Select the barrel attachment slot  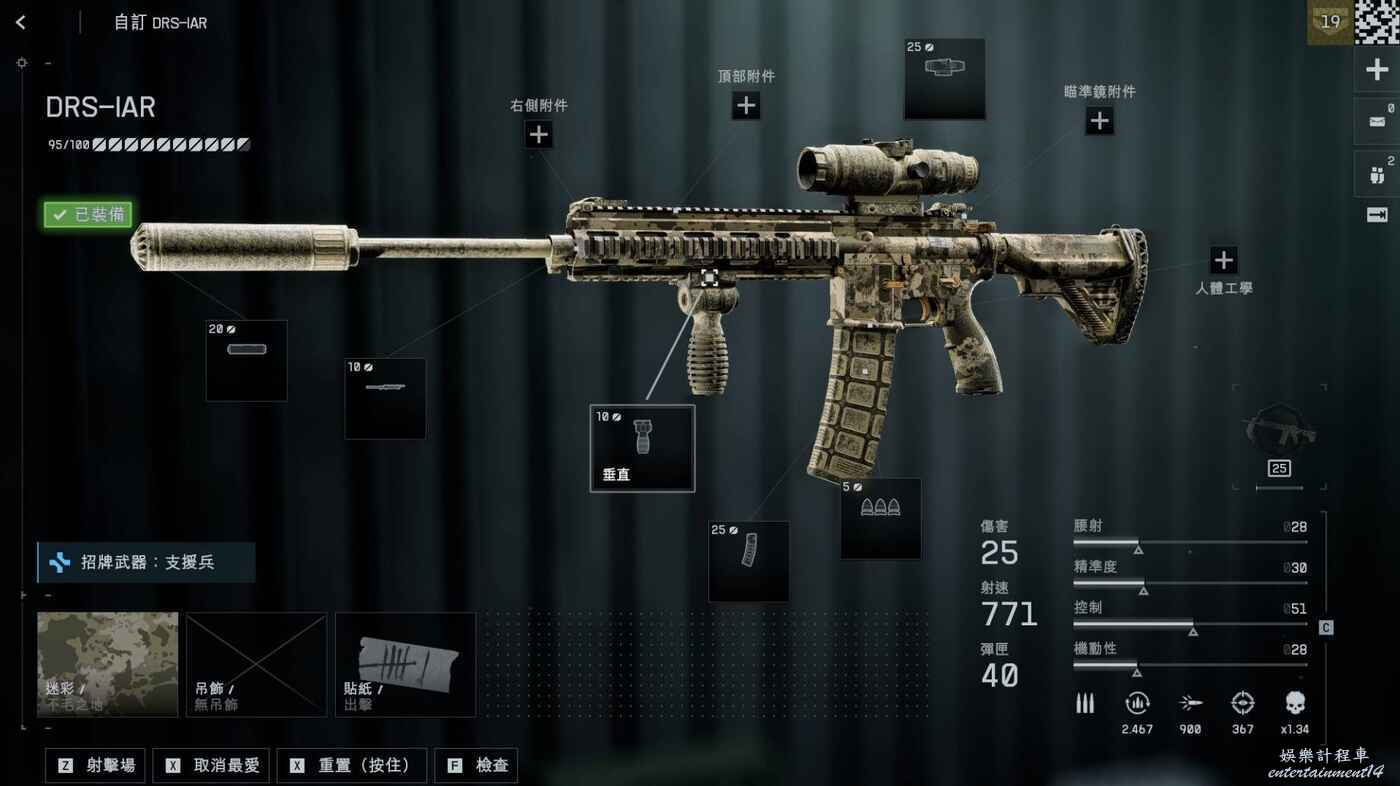point(385,398)
